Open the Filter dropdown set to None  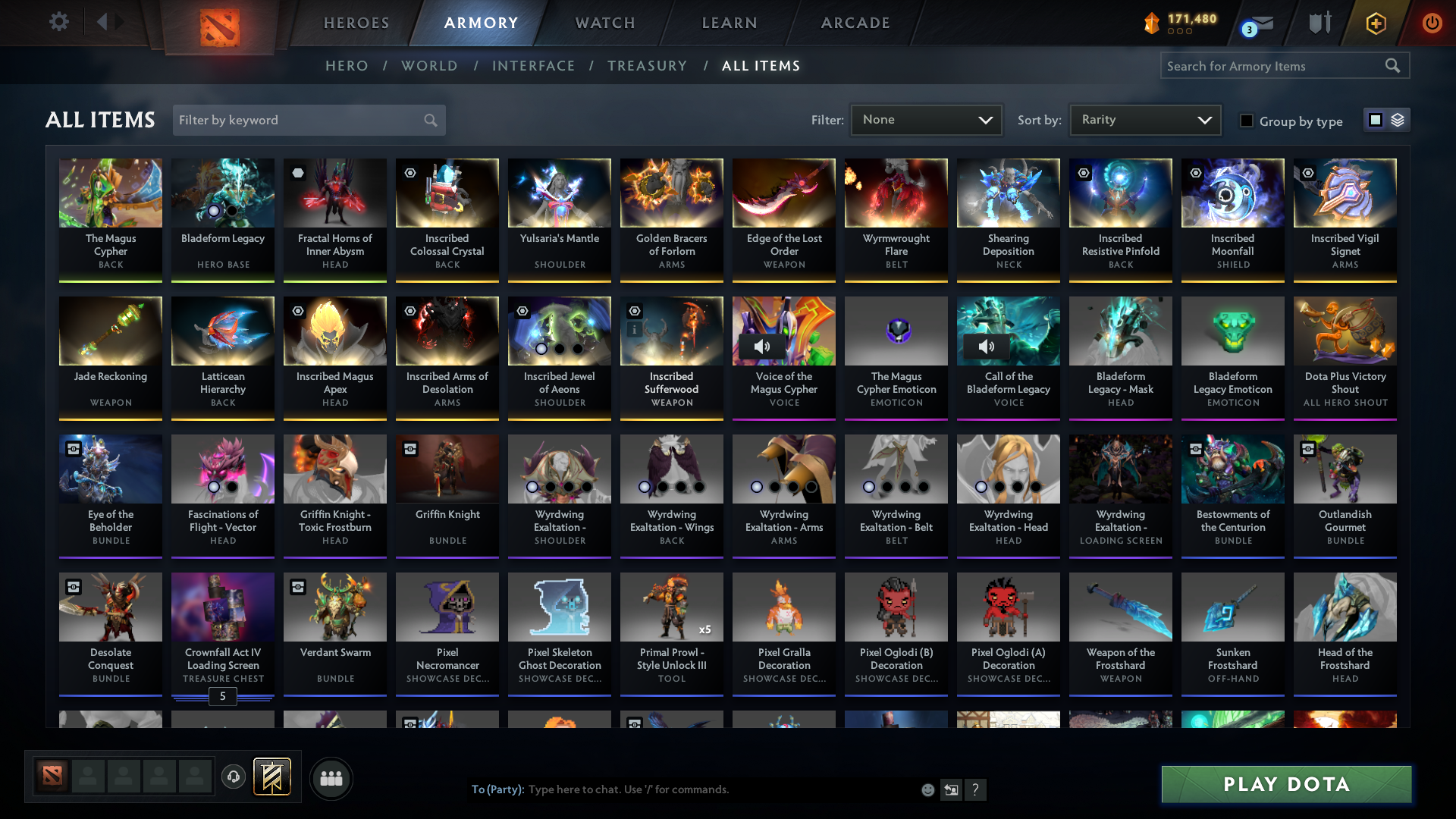pyautogui.click(x=926, y=119)
